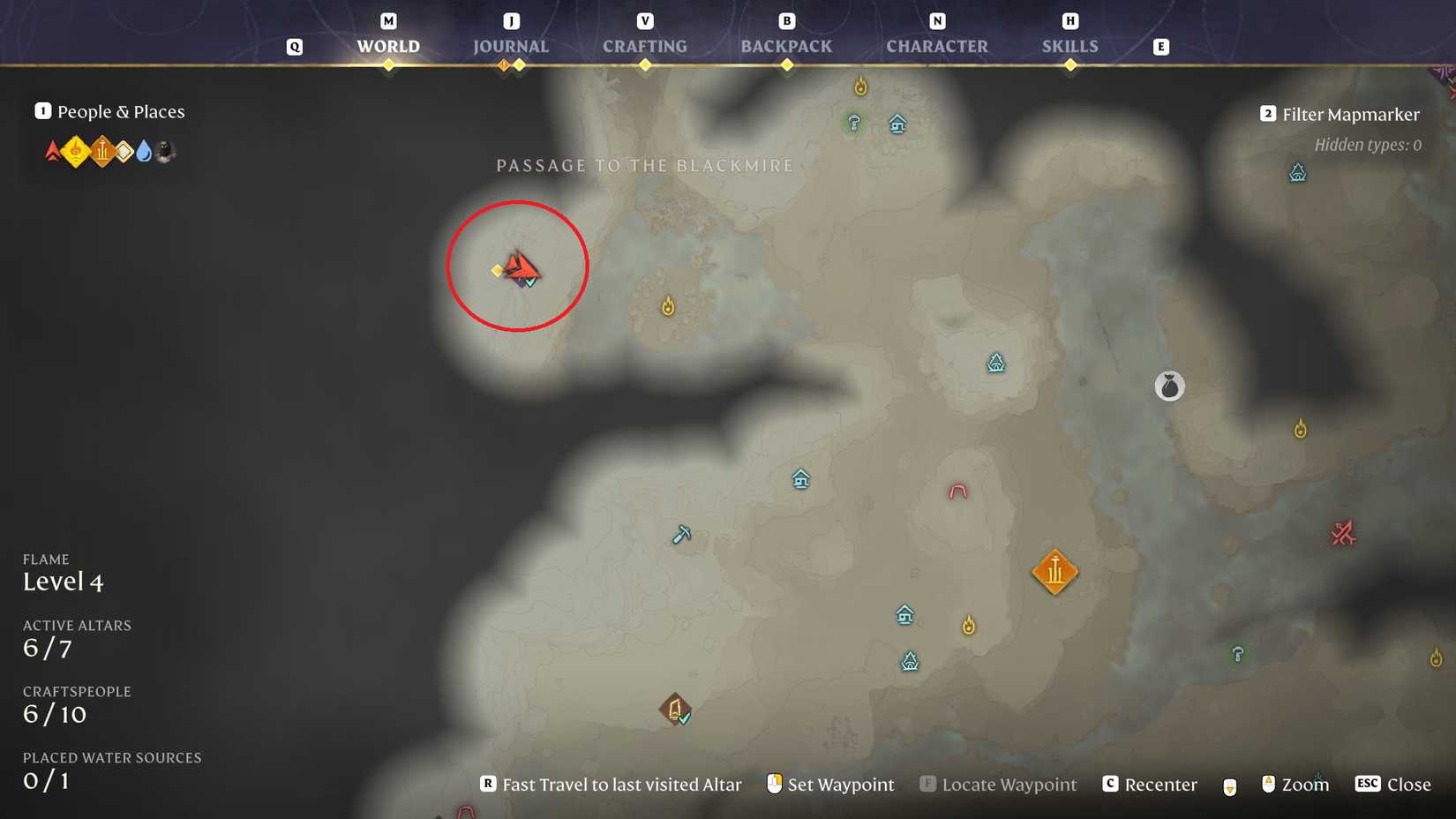This screenshot has height=819, width=1456.
Task: Click the Ancient Spire orange diamond marker
Action: pos(1055,572)
